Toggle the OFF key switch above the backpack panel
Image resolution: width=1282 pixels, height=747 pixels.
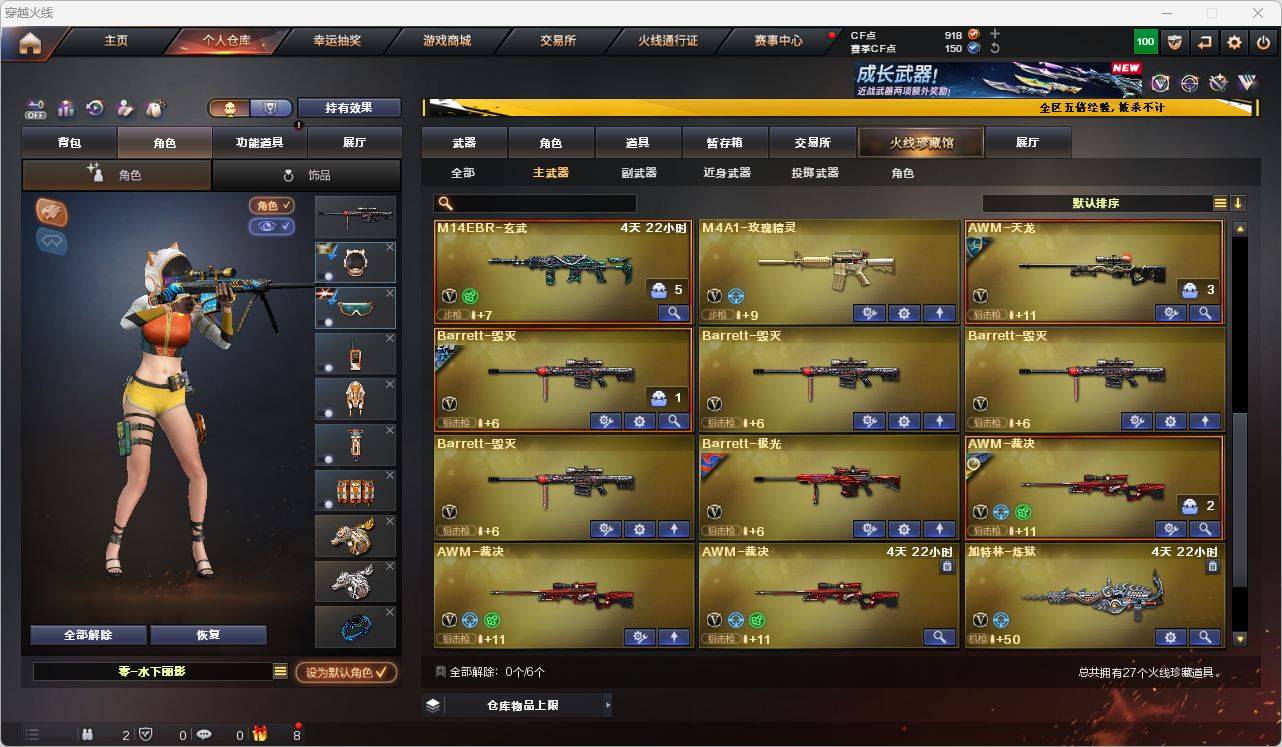pyautogui.click(x=36, y=107)
